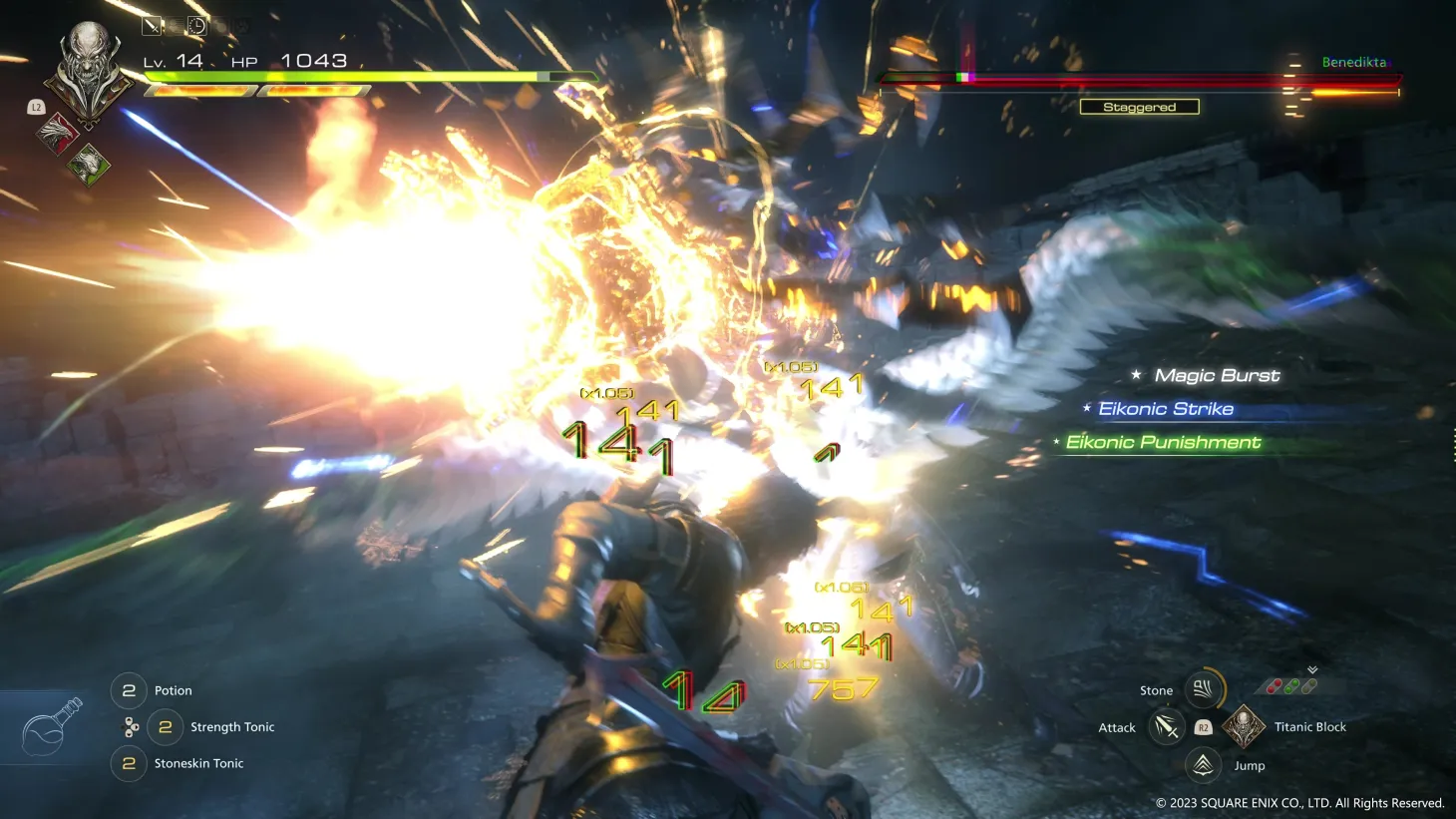
Task: Select the Attack sword ability icon
Action: [x=1167, y=728]
